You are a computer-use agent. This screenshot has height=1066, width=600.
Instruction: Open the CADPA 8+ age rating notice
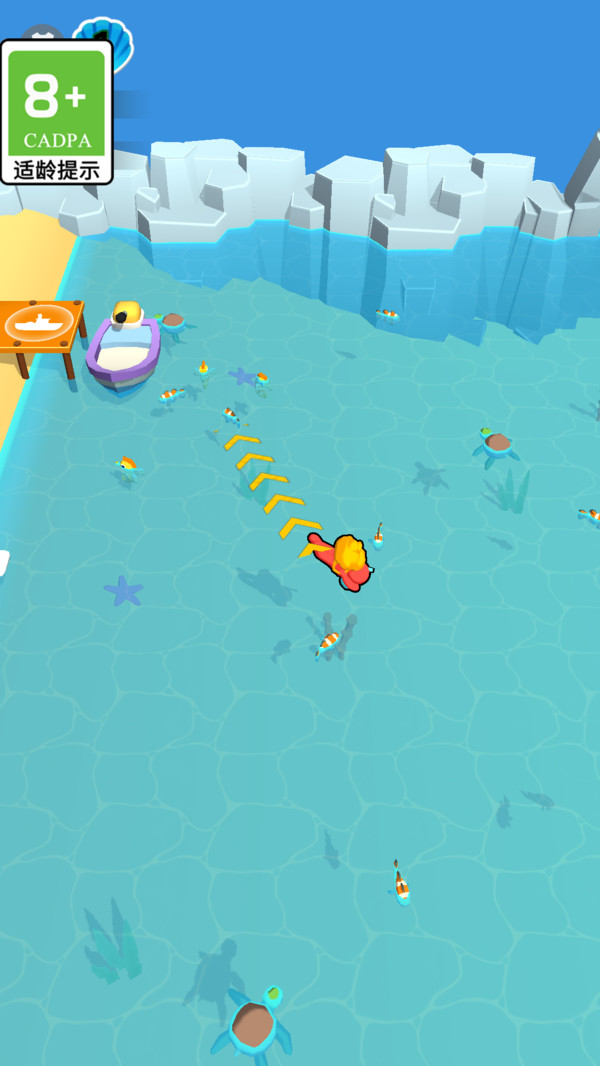coord(56,112)
